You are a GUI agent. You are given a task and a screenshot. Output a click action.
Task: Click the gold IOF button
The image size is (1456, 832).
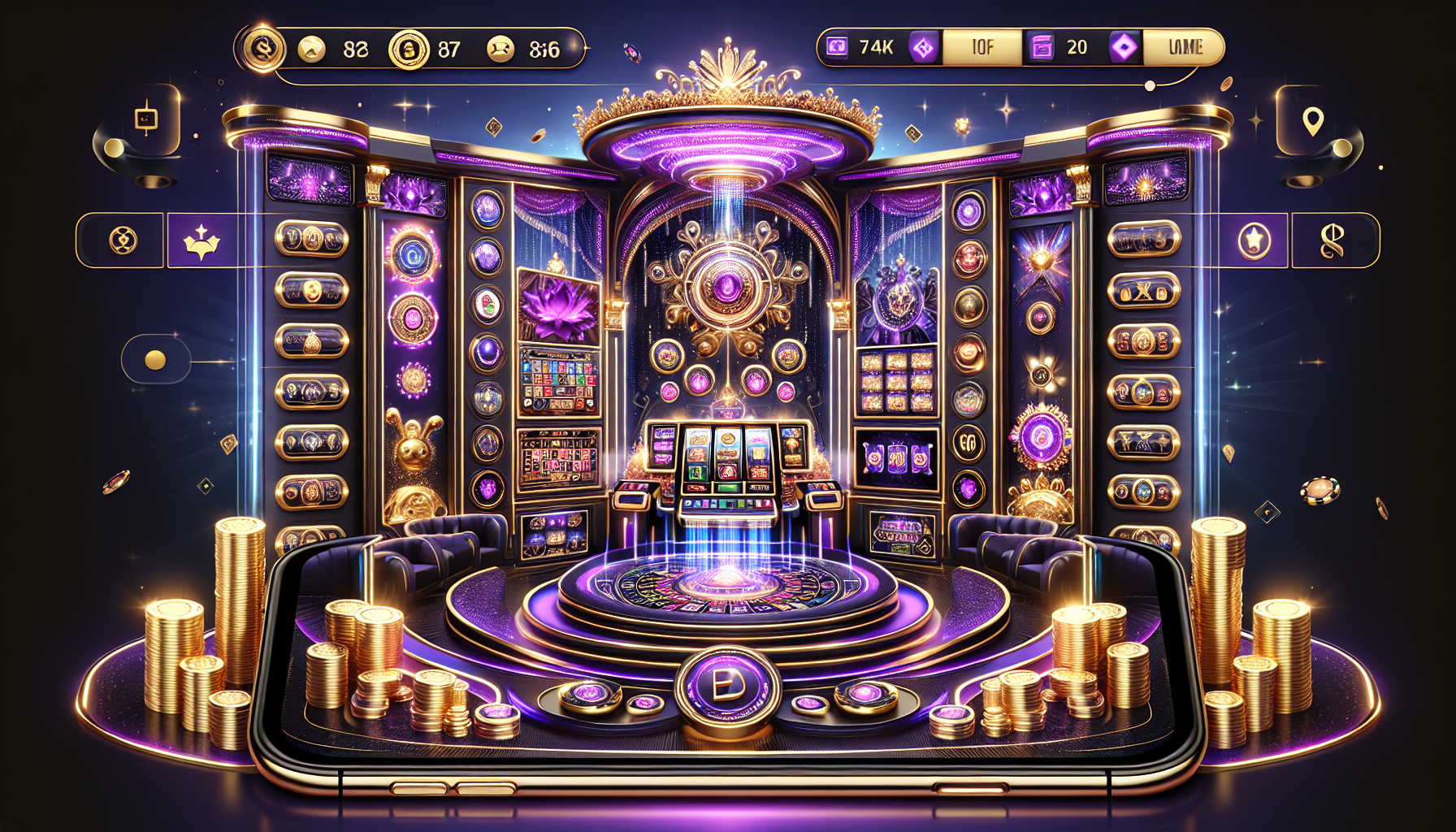click(x=981, y=47)
